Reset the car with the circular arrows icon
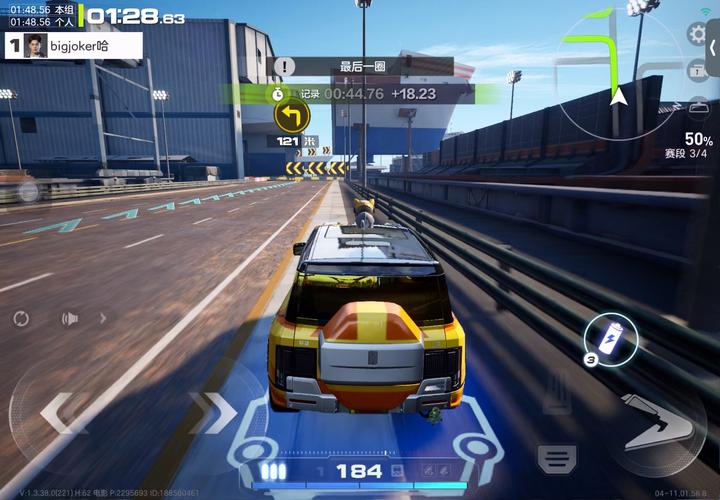 tap(21, 319)
